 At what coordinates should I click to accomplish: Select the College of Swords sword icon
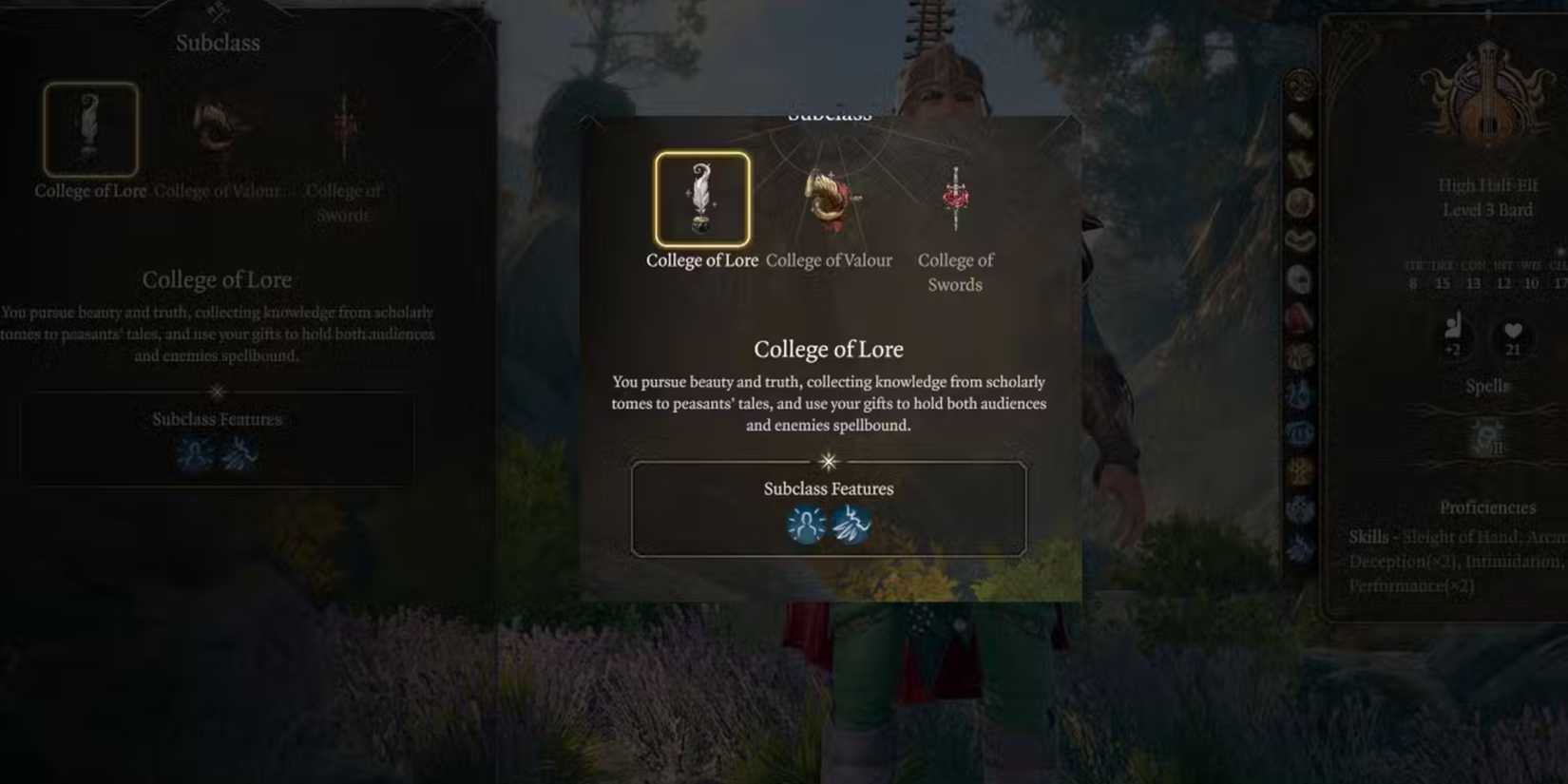tap(955, 197)
